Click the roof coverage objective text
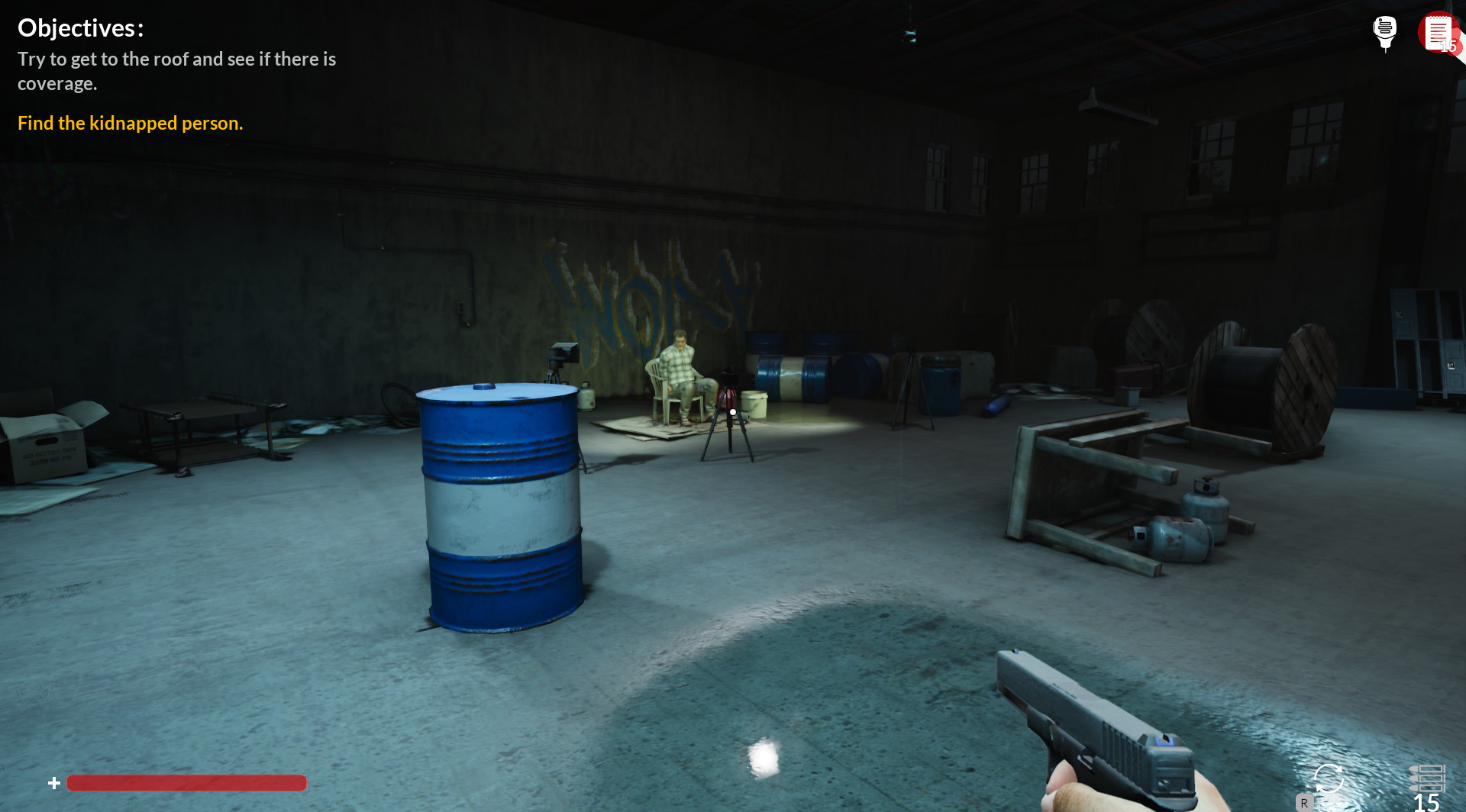 coord(176,71)
